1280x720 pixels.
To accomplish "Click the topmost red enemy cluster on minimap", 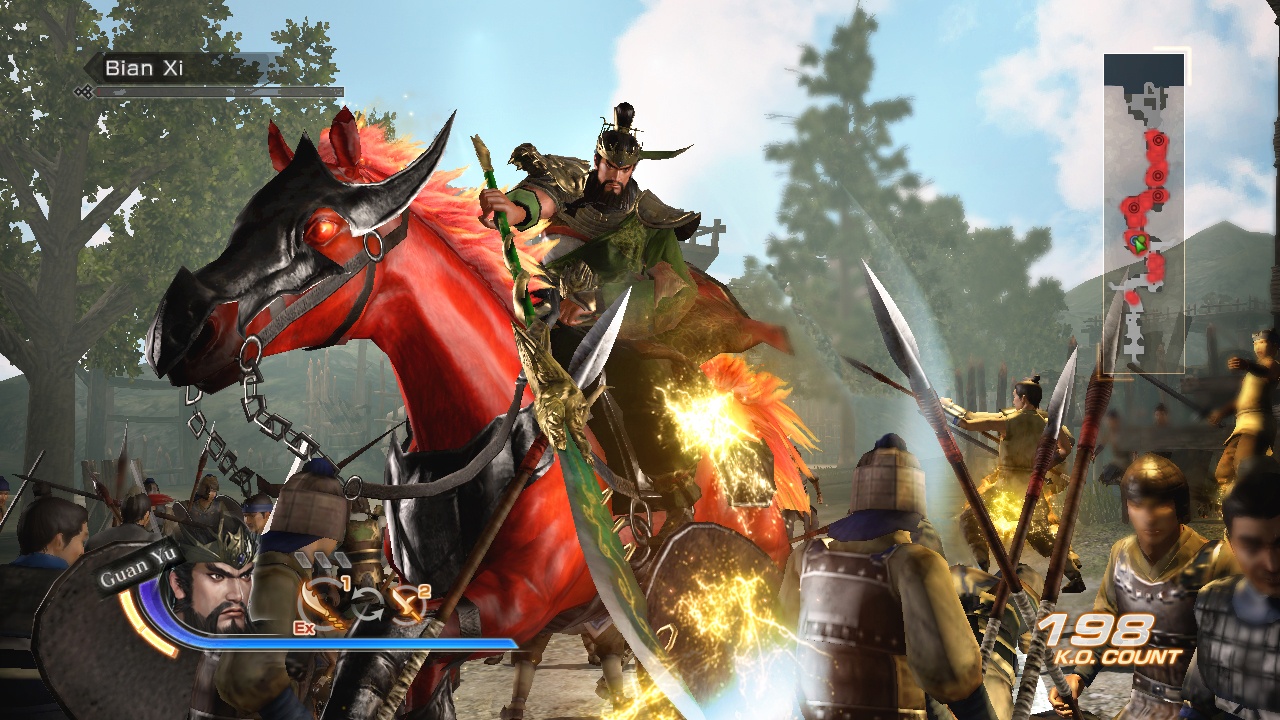I will point(1156,139).
